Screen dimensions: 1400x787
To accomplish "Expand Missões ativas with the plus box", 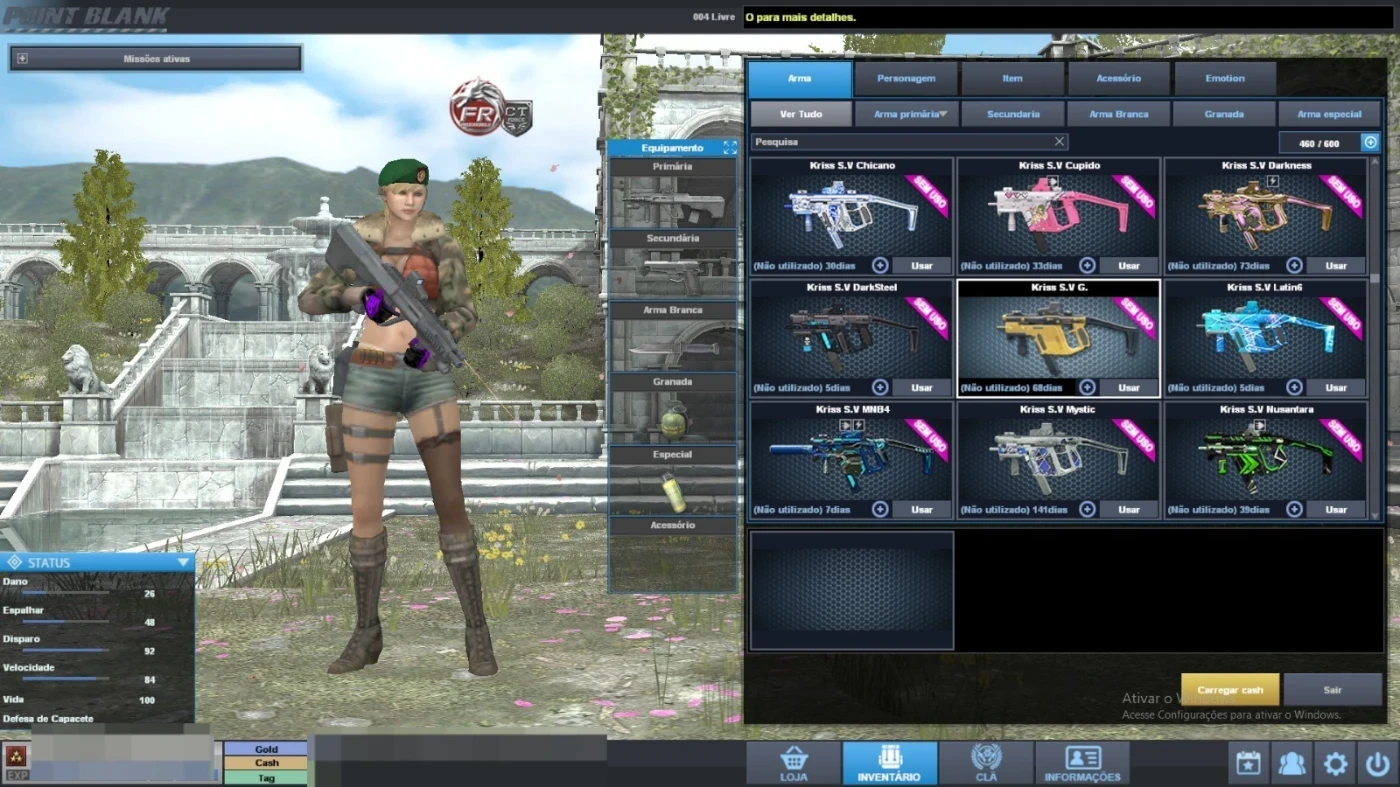I will point(22,57).
